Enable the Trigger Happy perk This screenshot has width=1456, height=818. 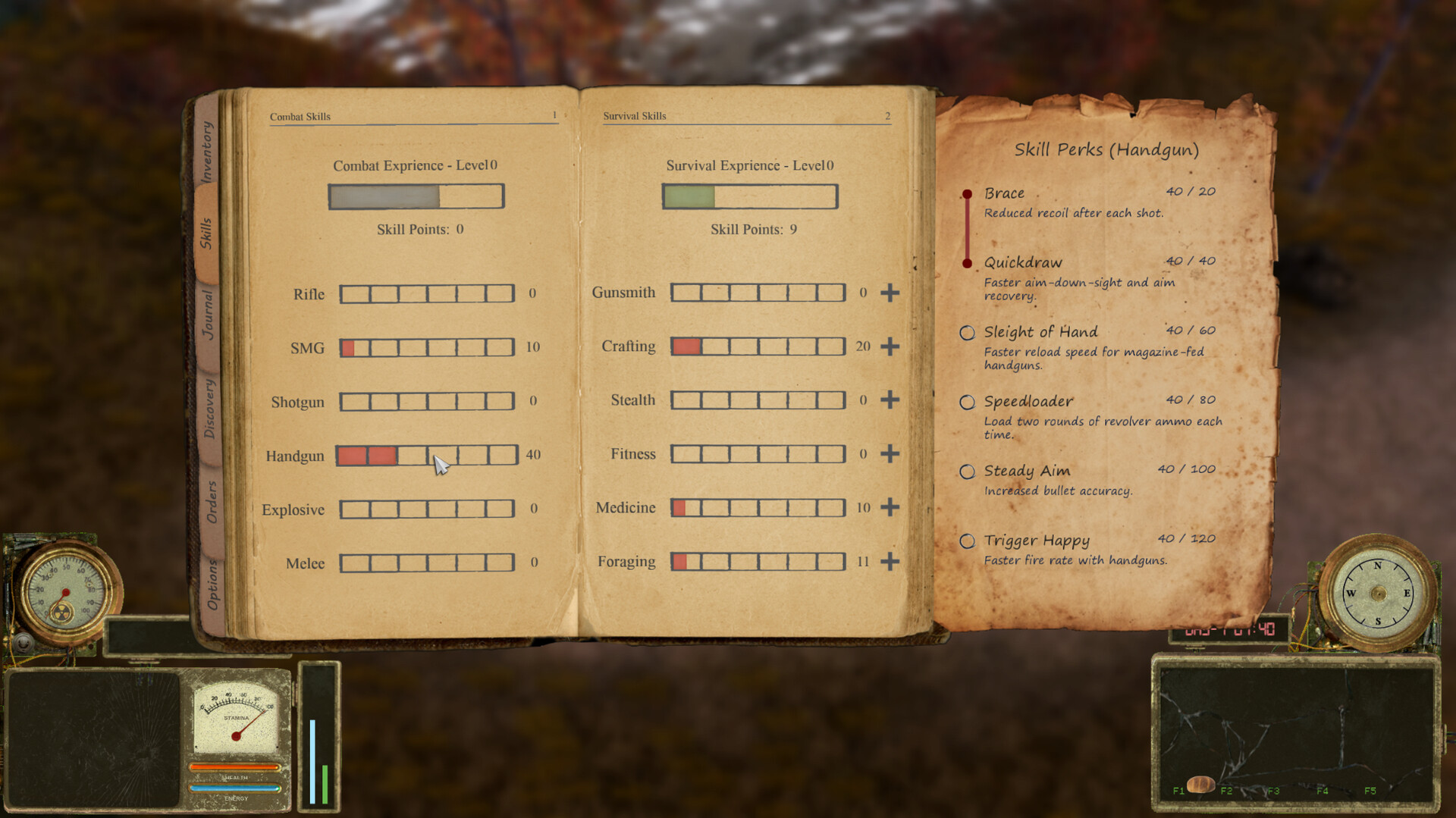point(968,541)
